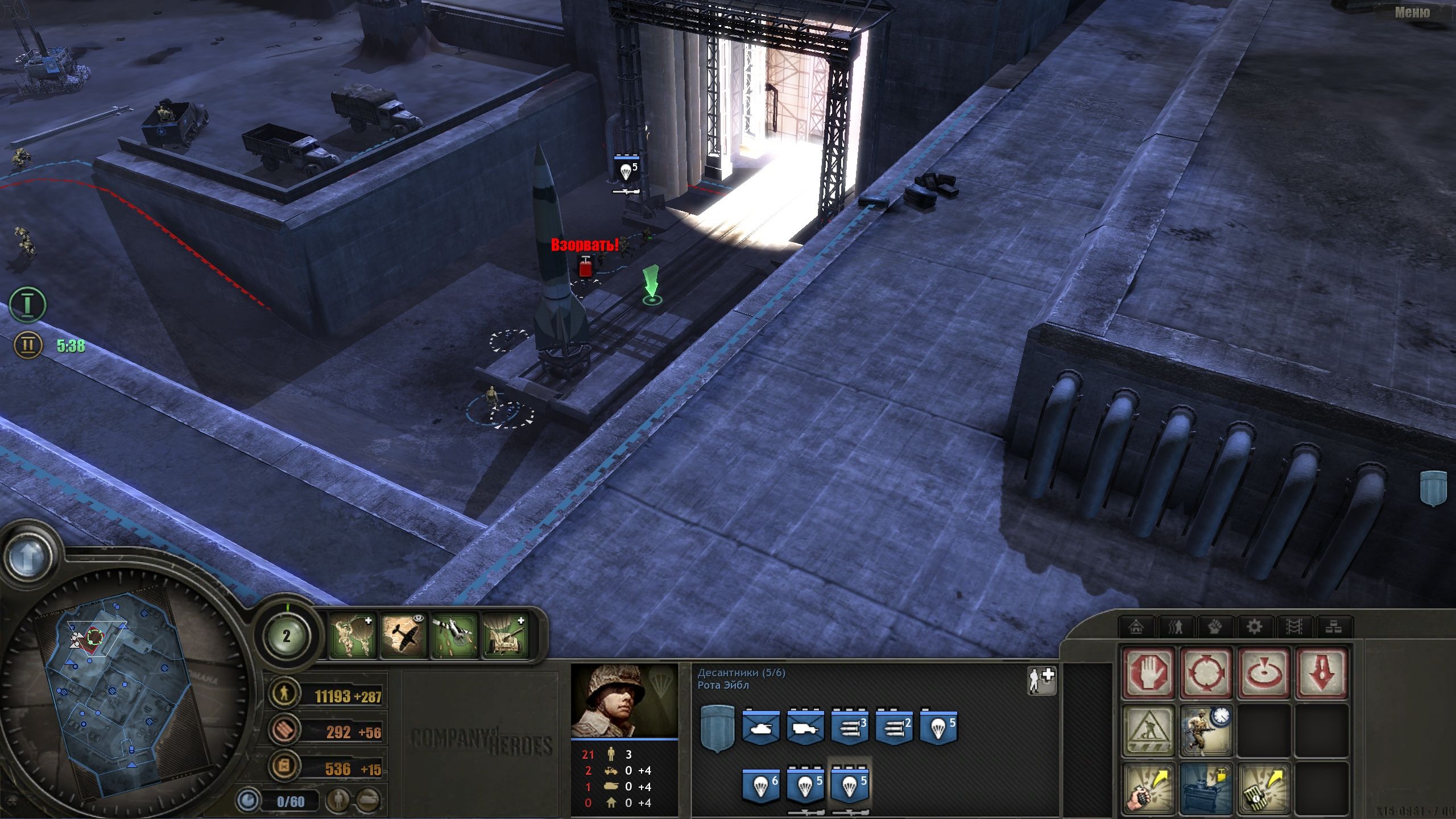Screen dimensions: 1456x819
Task: Open the vehicle gear command tab
Action: (1255, 626)
